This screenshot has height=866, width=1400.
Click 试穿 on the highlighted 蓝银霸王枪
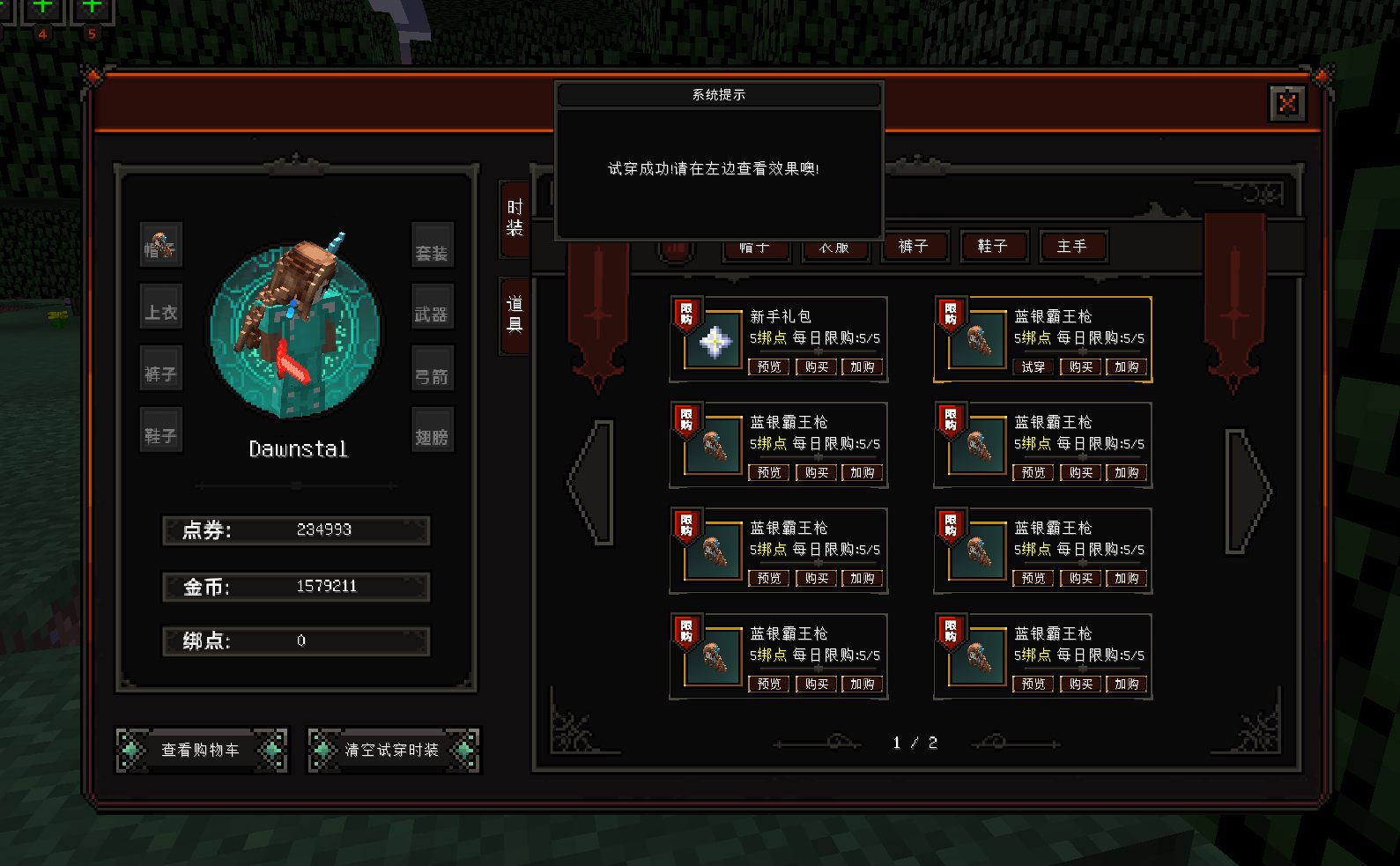click(1033, 367)
